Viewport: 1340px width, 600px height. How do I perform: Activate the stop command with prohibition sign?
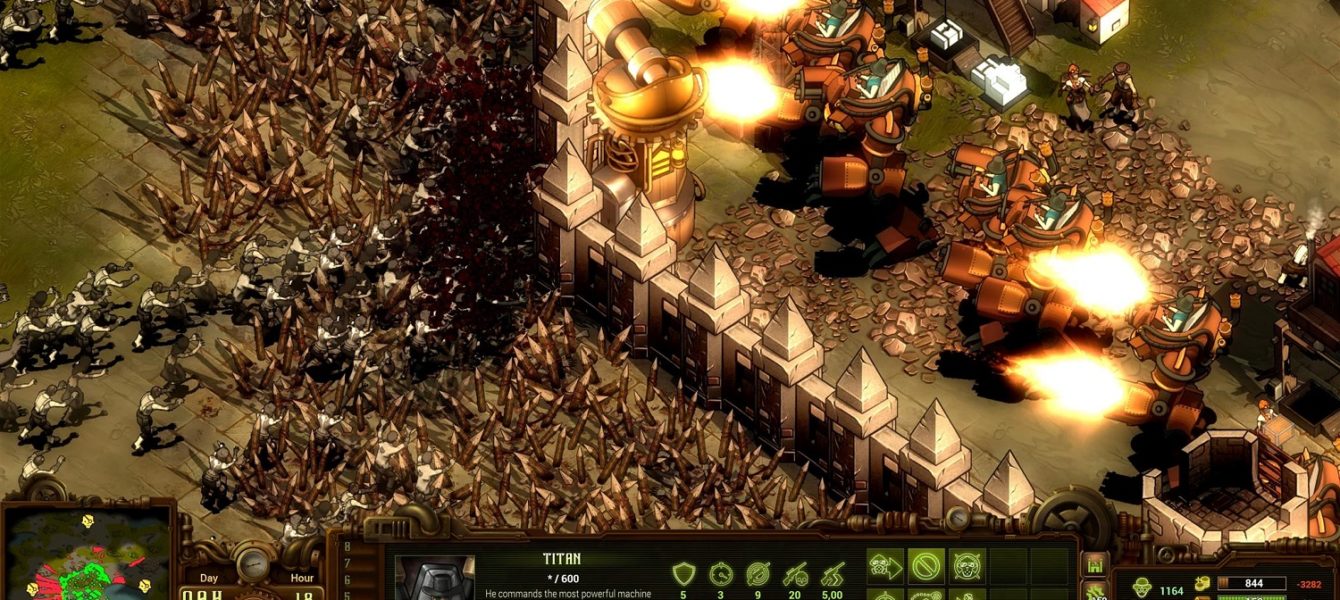click(x=926, y=566)
